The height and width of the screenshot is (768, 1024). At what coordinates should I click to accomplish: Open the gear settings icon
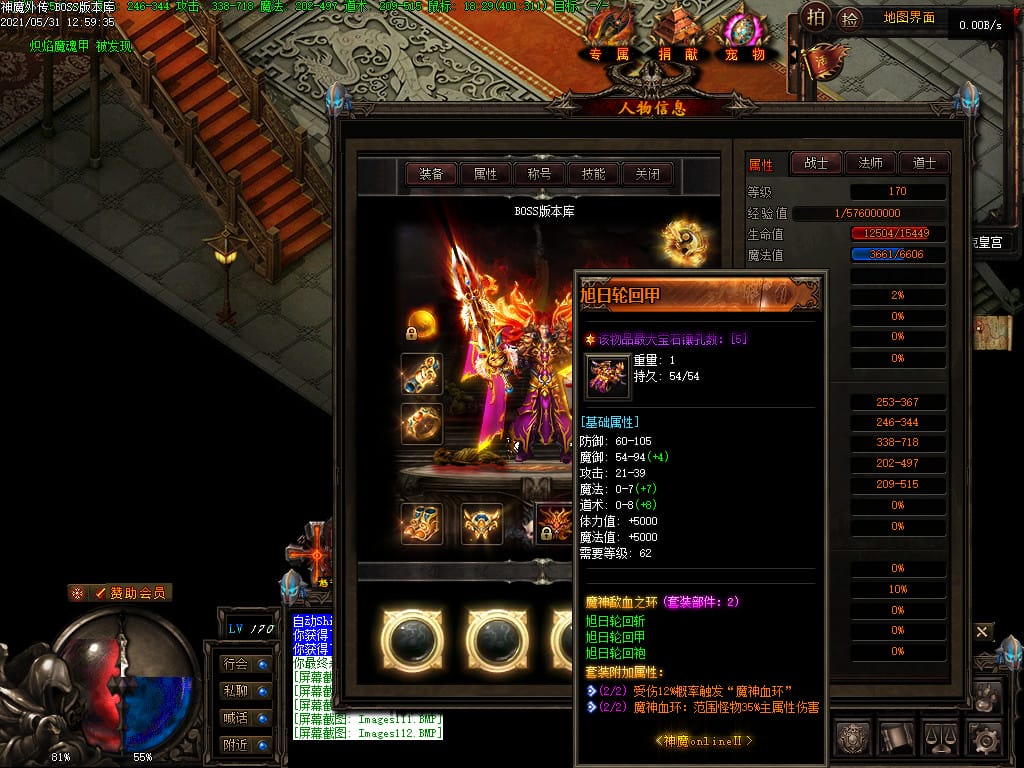point(985,738)
